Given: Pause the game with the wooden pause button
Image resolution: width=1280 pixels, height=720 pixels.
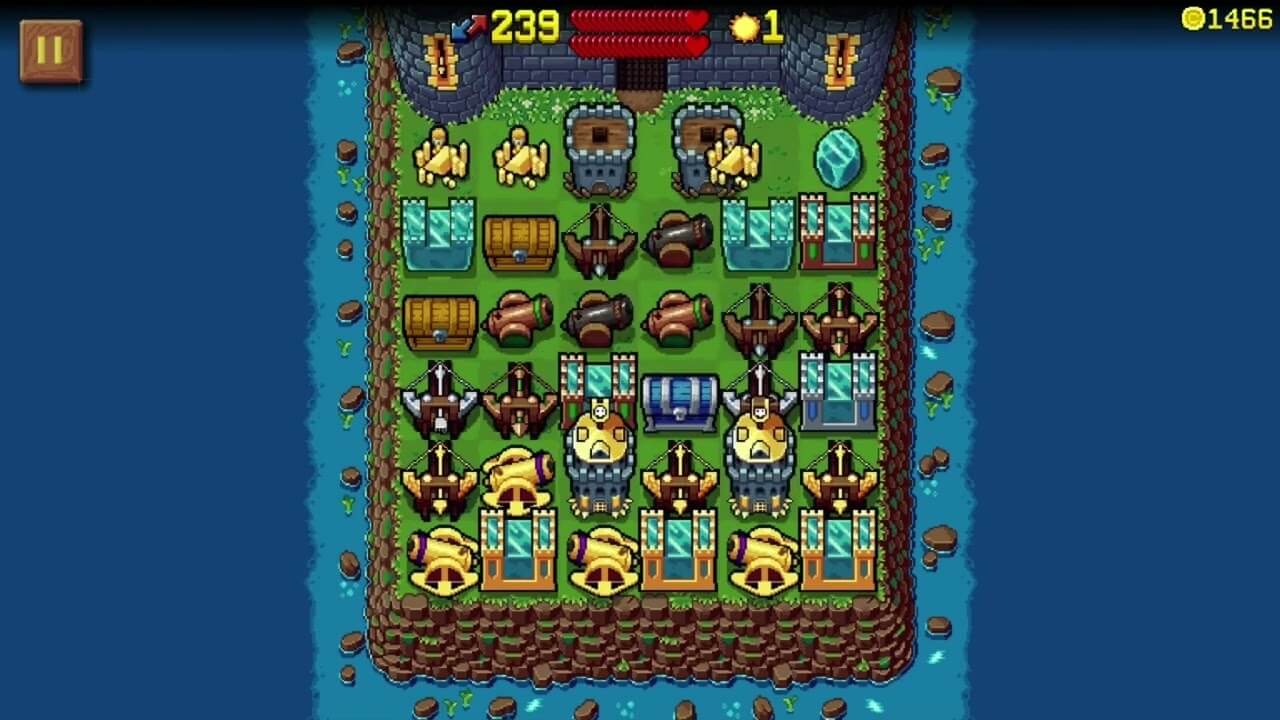Looking at the screenshot, I should [x=48, y=48].
